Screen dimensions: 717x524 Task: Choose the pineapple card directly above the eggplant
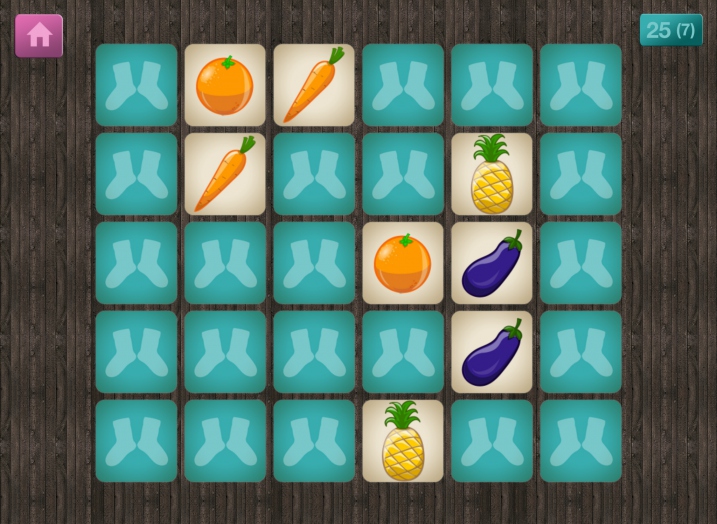(492, 174)
